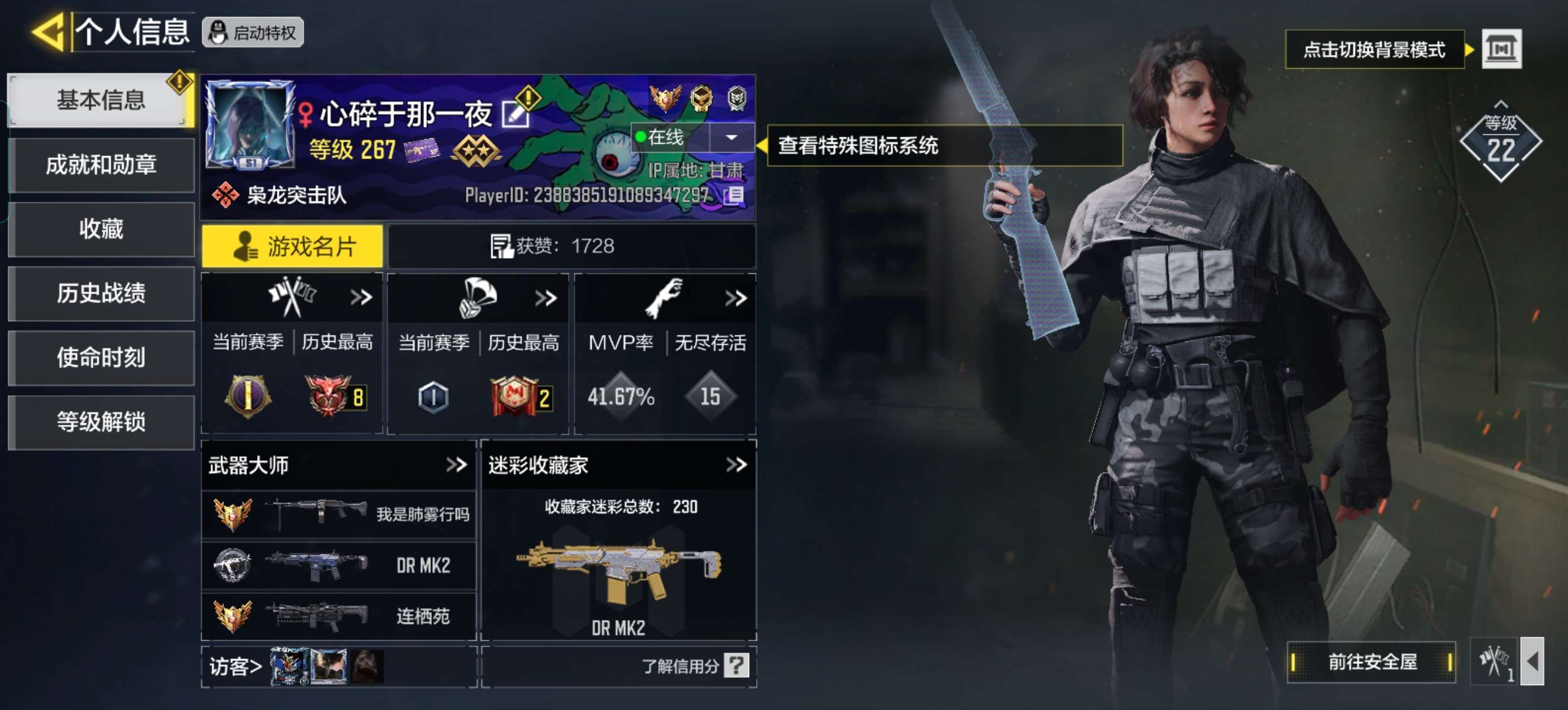
Task: Expand the 武器大师 weapon master panel
Action: pyautogui.click(x=456, y=465)
